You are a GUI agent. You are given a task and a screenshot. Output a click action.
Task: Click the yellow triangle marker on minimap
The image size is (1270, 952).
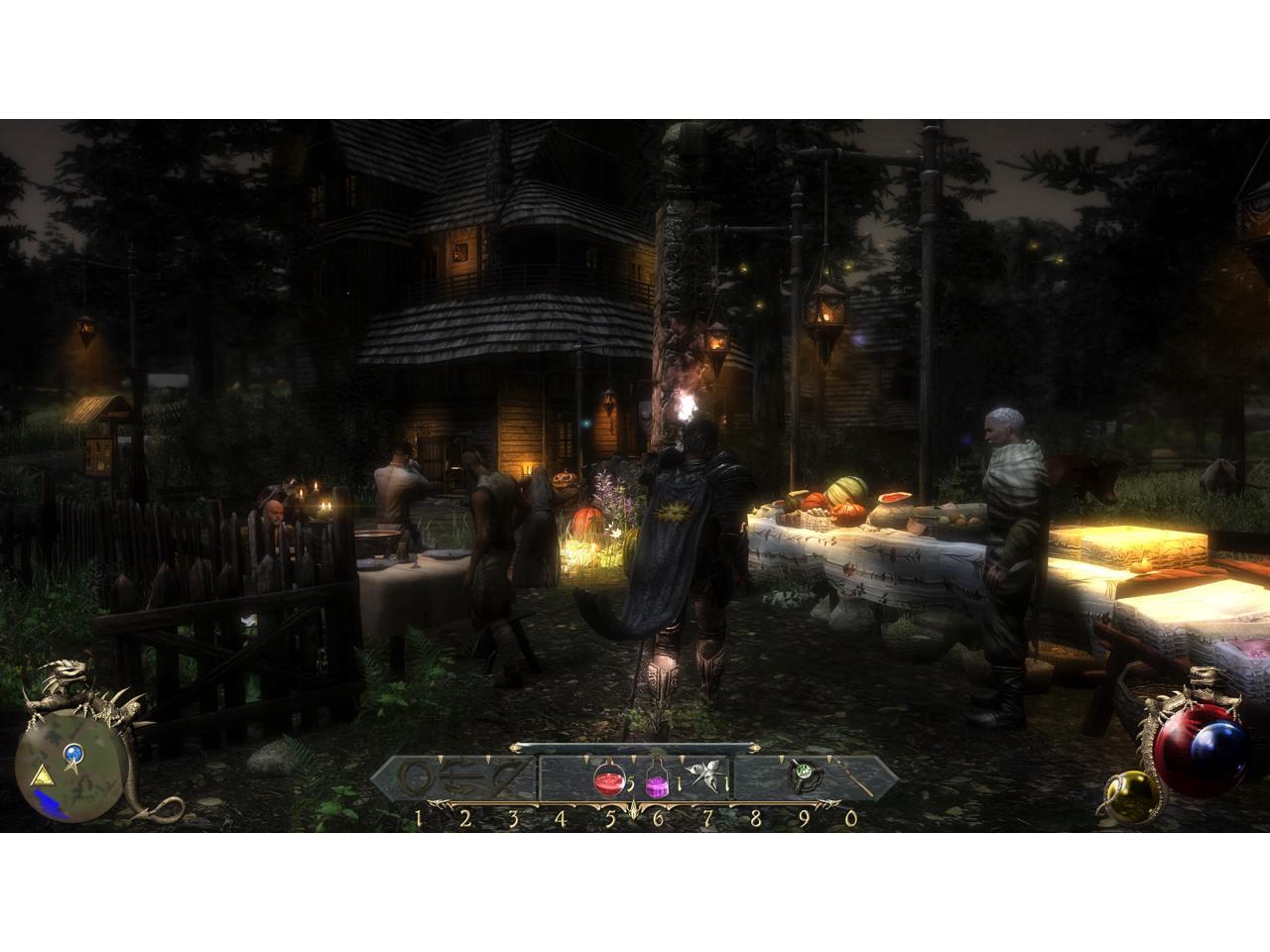[x=42, y=774]
